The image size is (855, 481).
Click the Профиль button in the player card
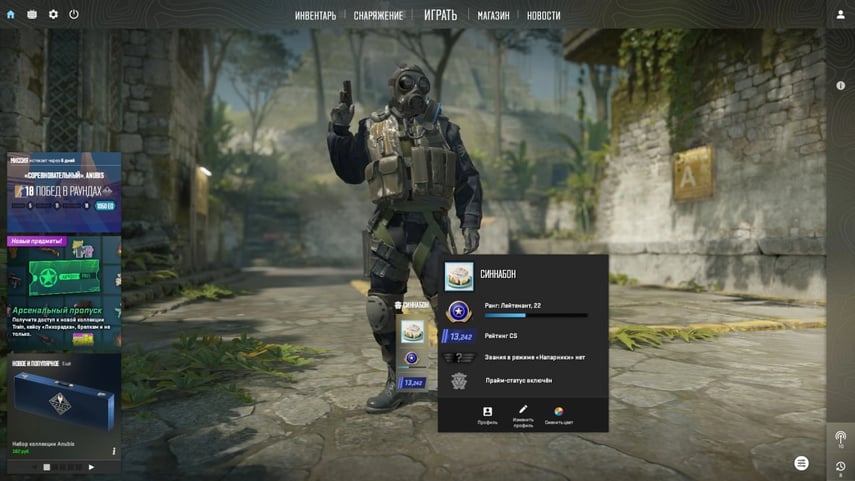487,415
